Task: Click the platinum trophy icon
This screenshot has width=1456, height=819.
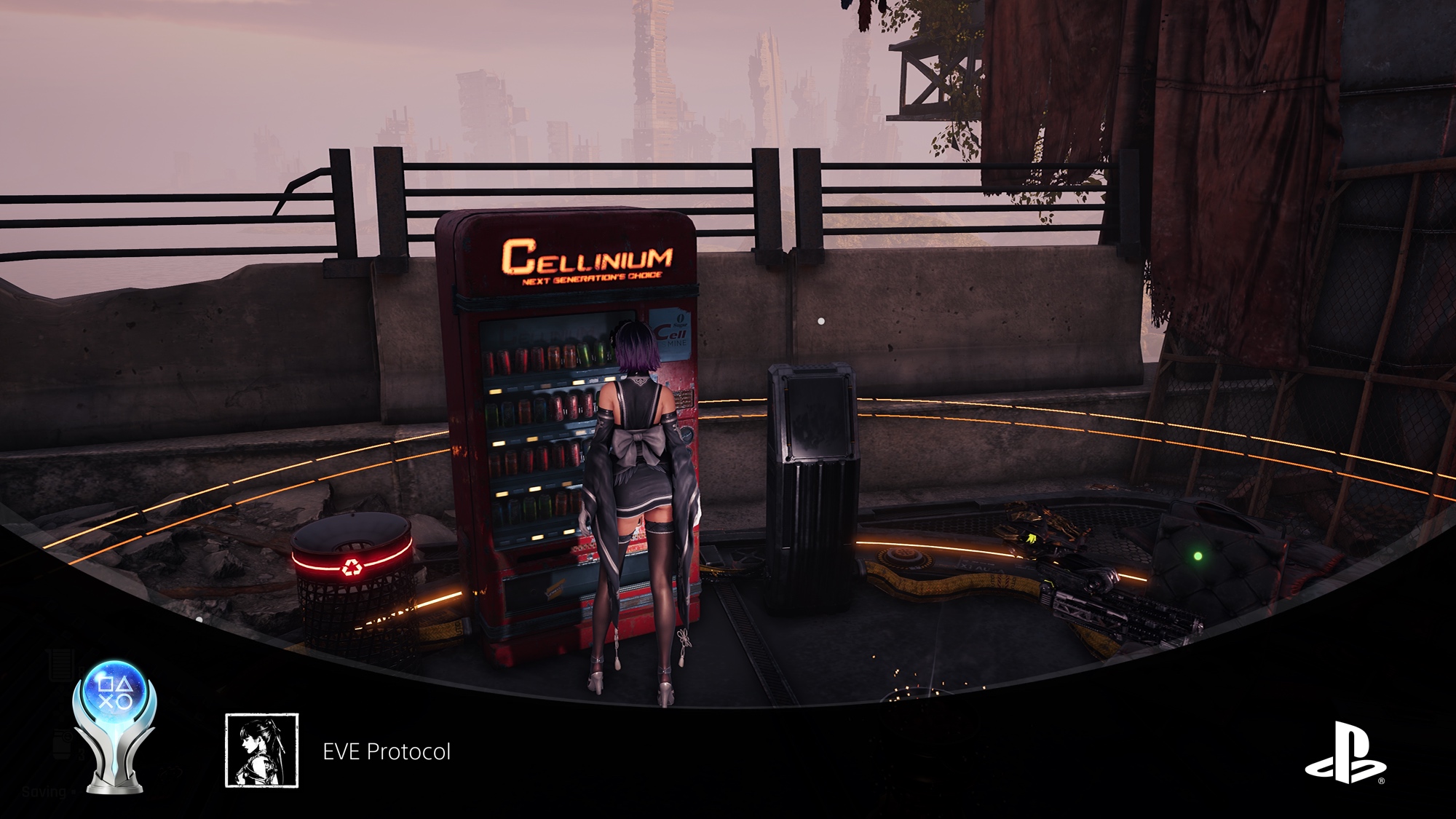Action: coord(115,724)
